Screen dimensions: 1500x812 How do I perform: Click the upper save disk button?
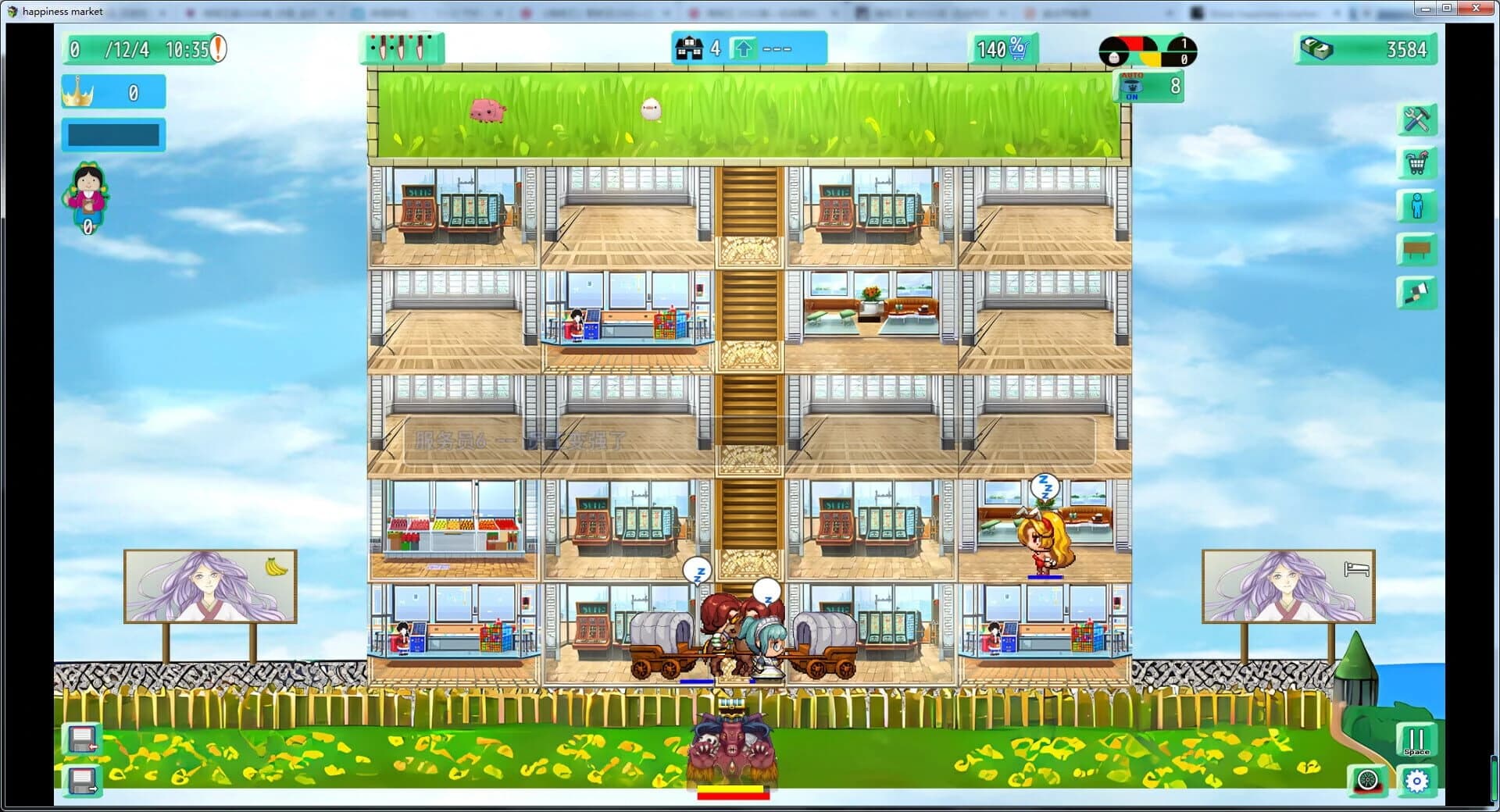[80, 739]
